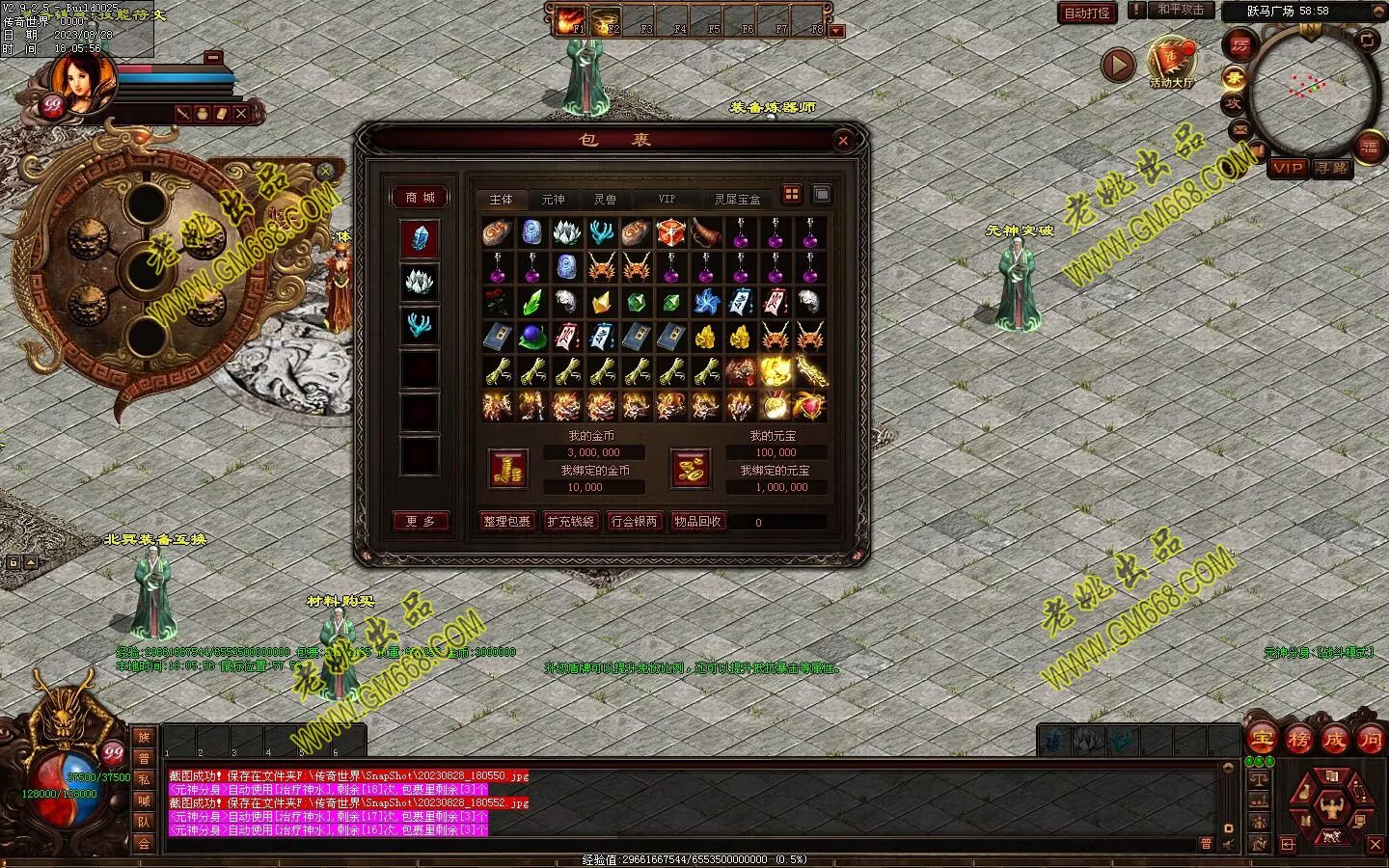Open the mail envelope icon beside minimap
This screenshot has height=868, width=1389.
point(1239,129)
